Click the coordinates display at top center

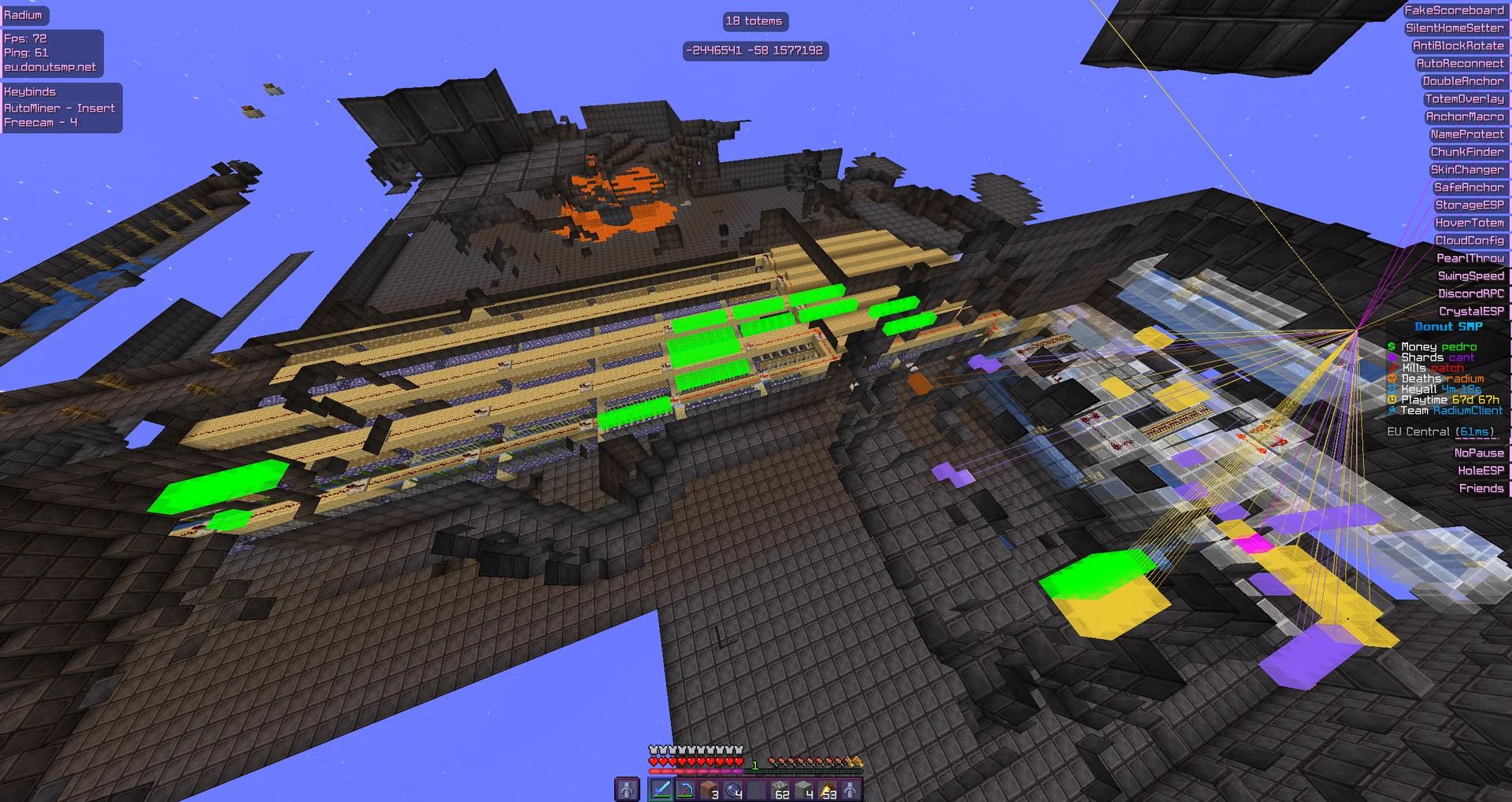pos(754,51)
